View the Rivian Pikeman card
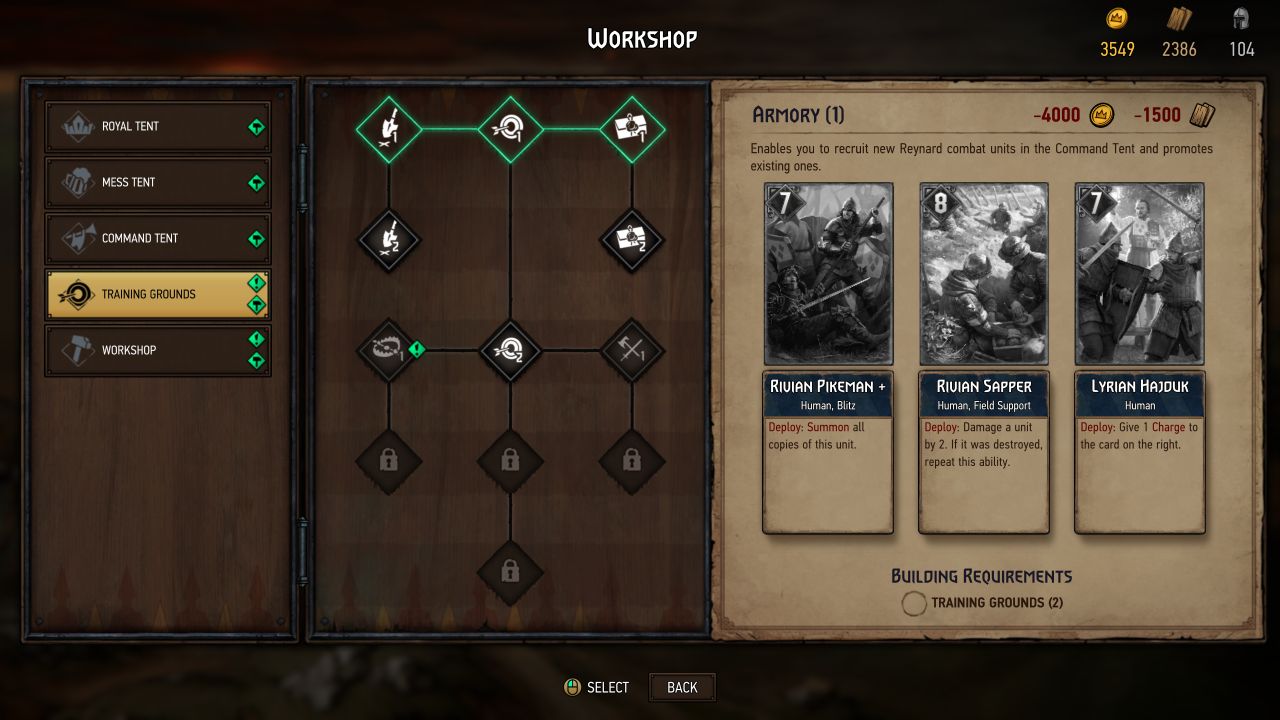 (x=828, y=358)
